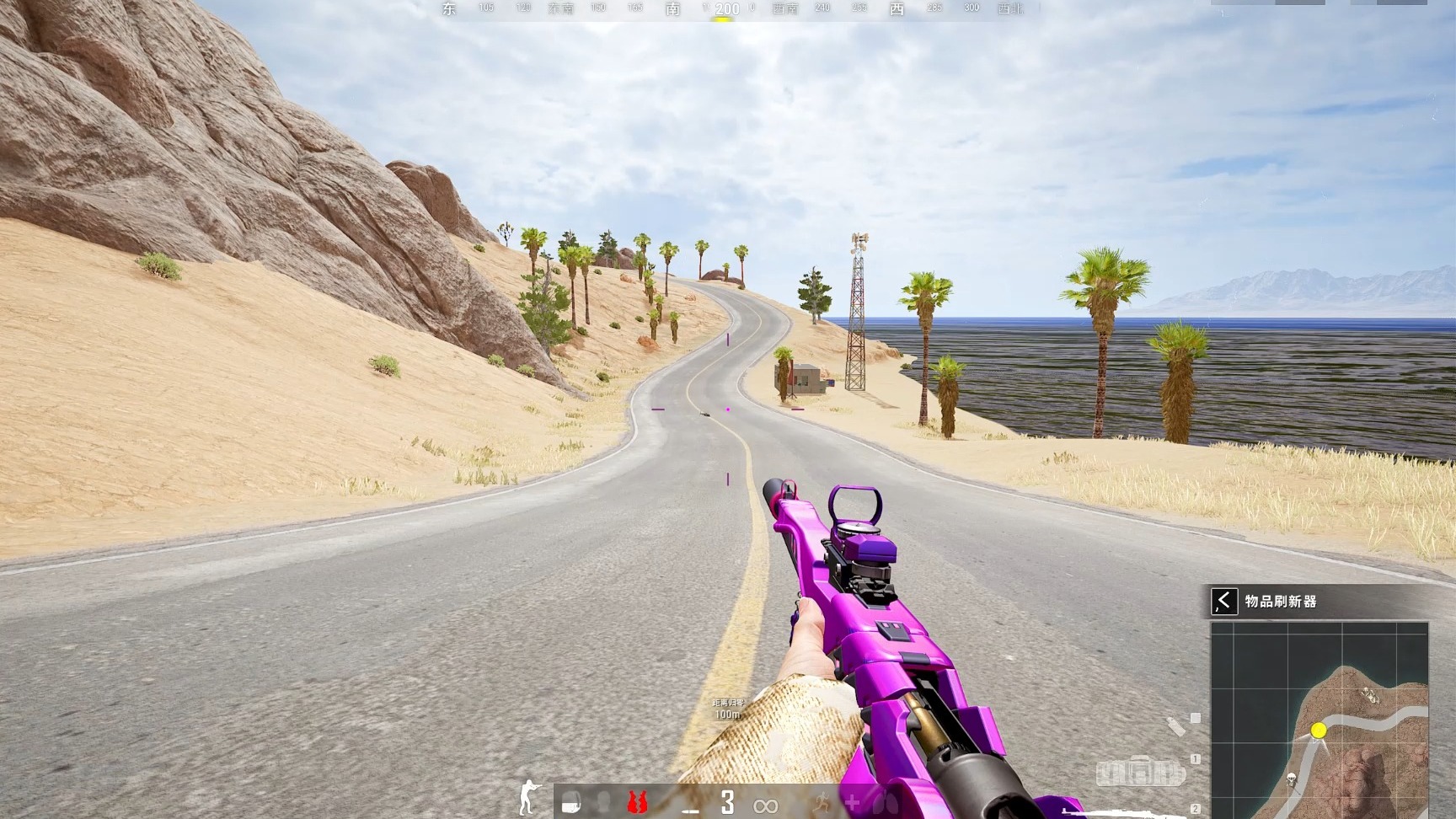Select the backpack icon in the bottom HUD
Image resolution: width=1456 pixels, height=819 pixels.
pos(571,802)
